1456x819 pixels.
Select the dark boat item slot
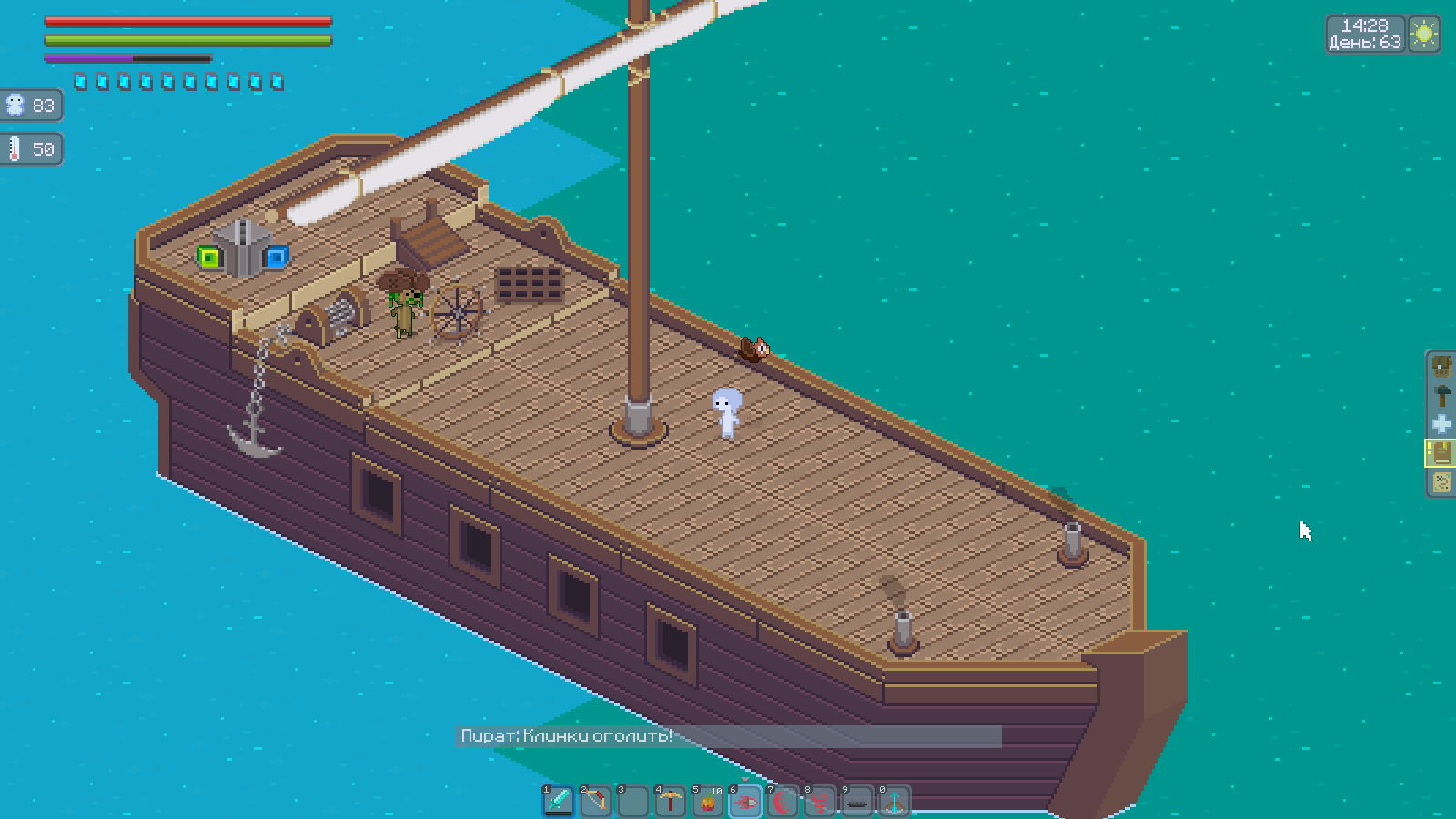(x=857, y=801)
